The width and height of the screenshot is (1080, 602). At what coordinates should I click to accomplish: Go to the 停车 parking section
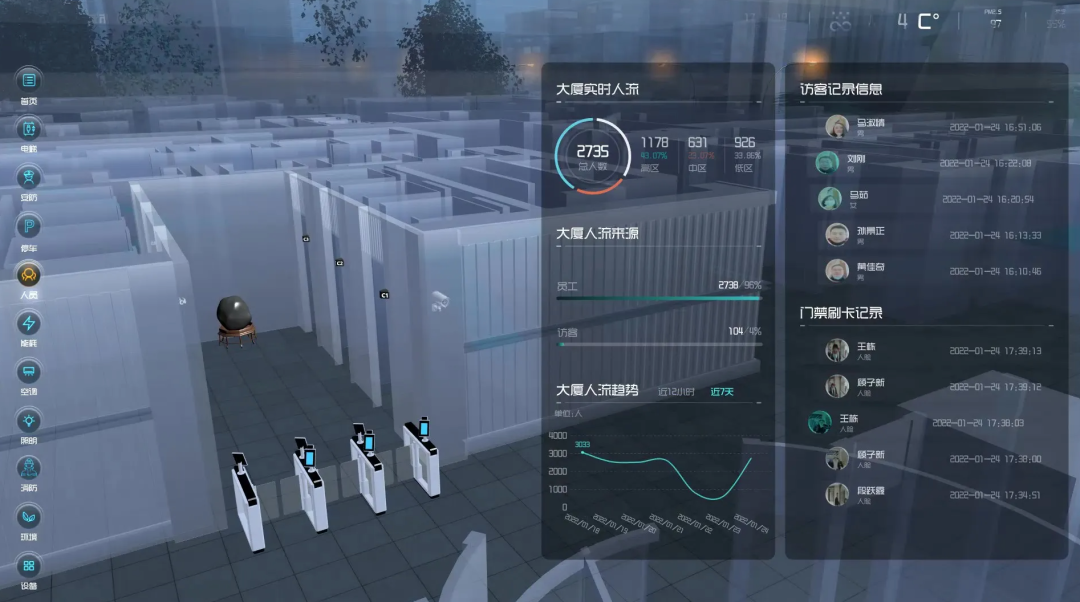[29, 226]
